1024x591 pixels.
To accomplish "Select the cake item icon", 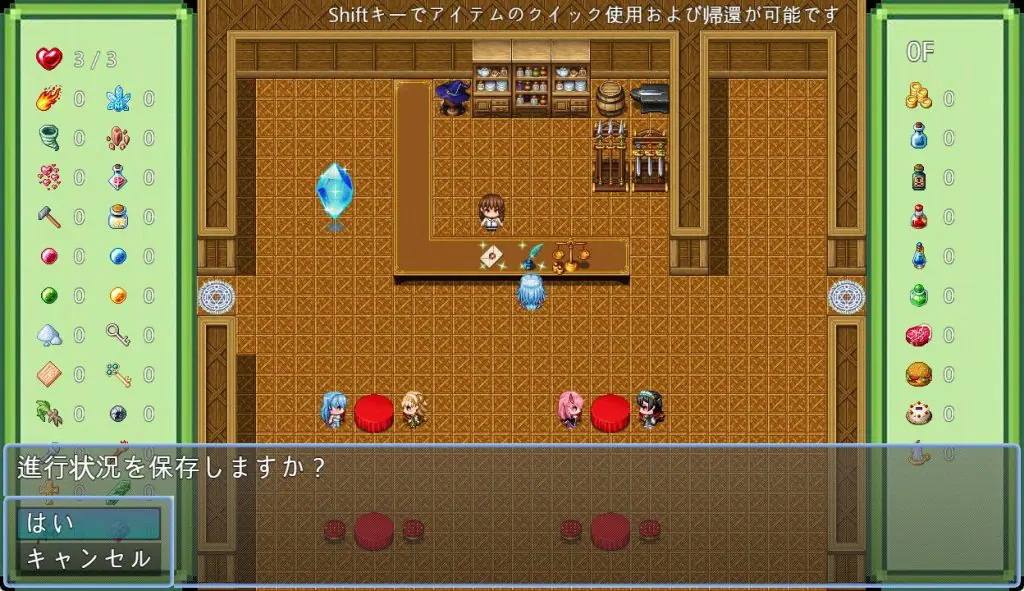I will [918, 413].
